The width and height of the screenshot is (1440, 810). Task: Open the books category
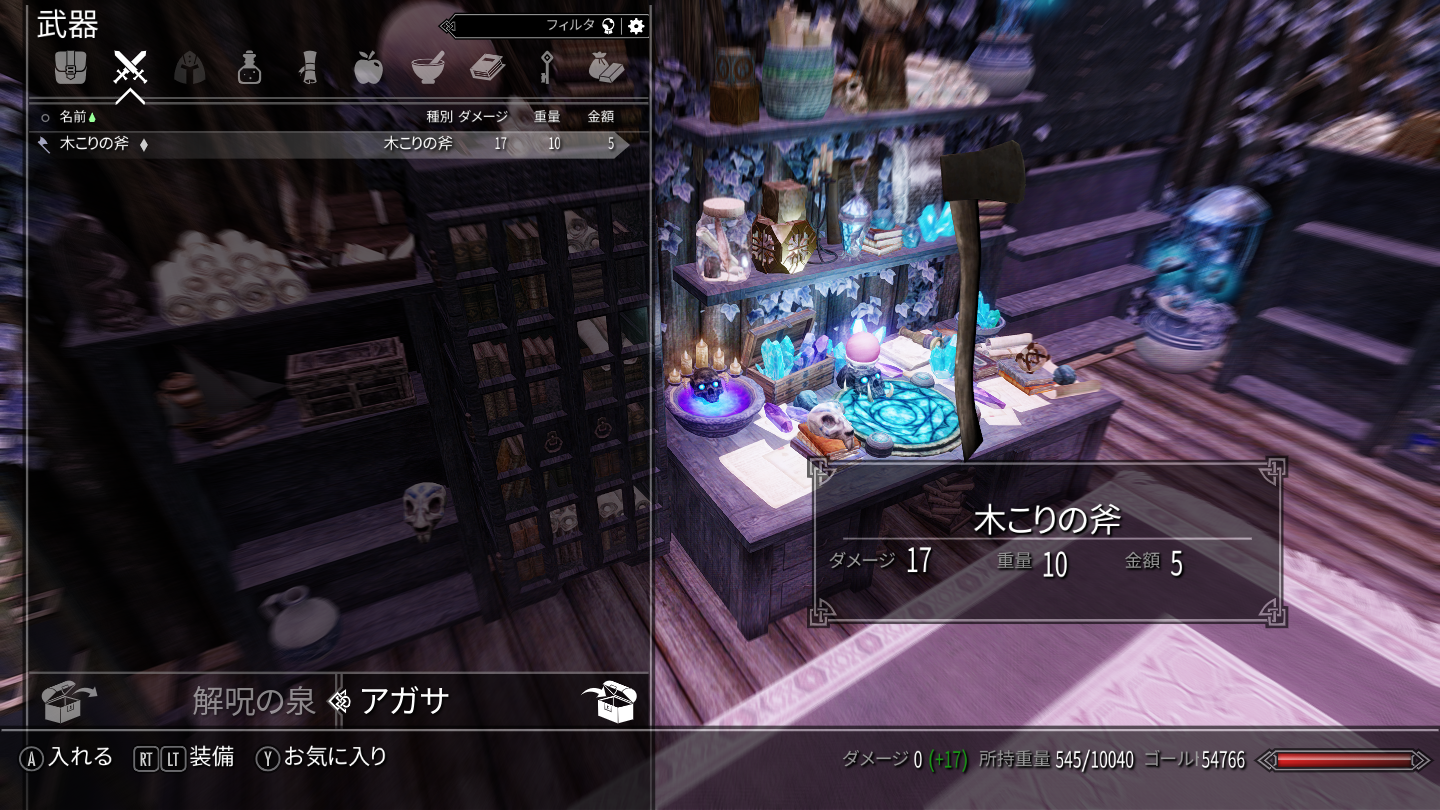487,68
